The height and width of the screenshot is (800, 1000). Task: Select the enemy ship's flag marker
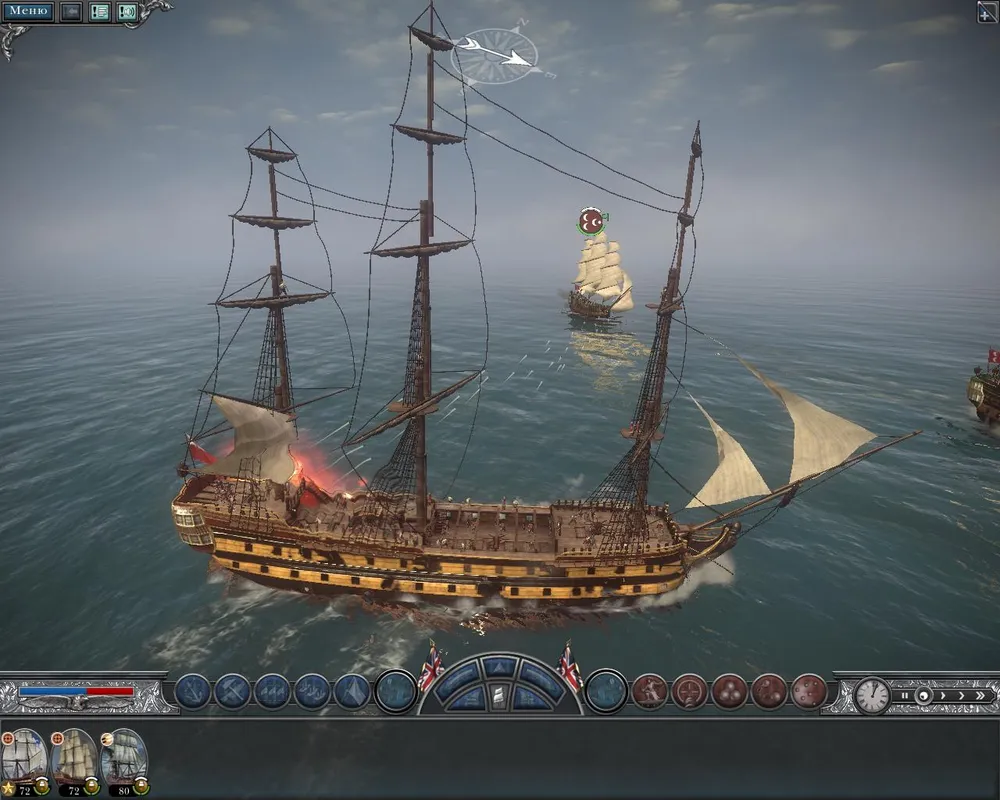click(592, 221)
